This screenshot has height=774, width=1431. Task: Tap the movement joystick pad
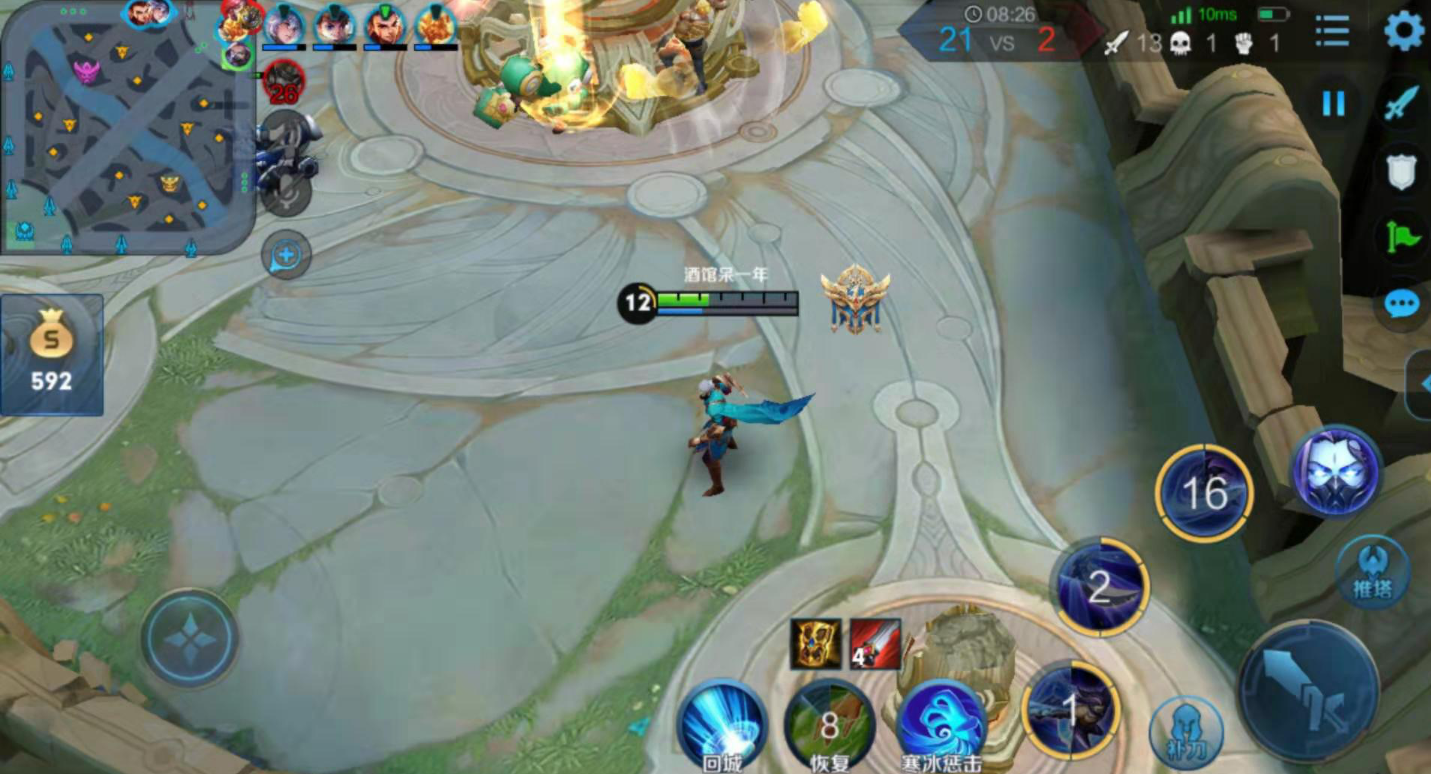click(189, 637)
